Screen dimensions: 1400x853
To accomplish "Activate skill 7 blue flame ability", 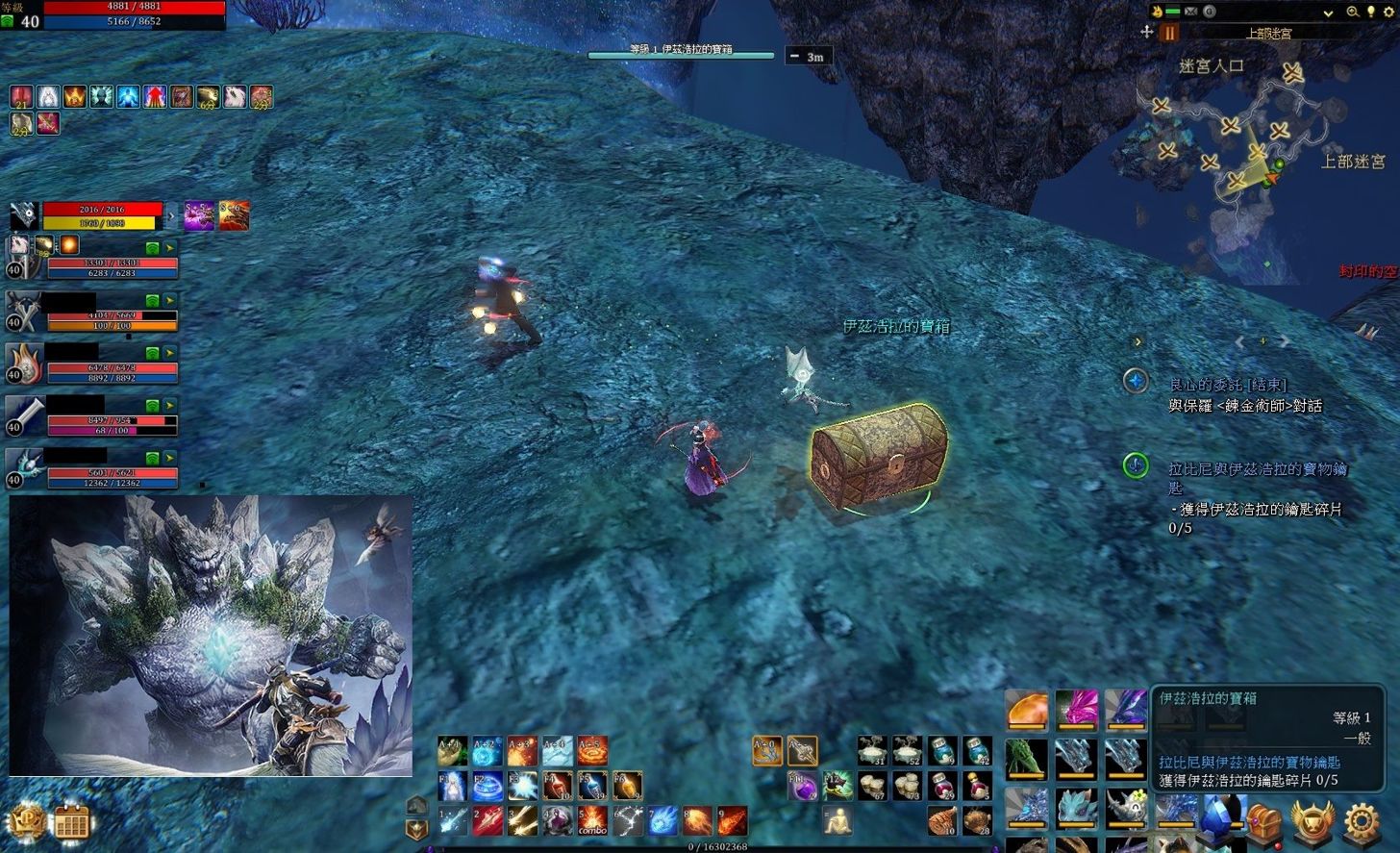I will 662,820.
